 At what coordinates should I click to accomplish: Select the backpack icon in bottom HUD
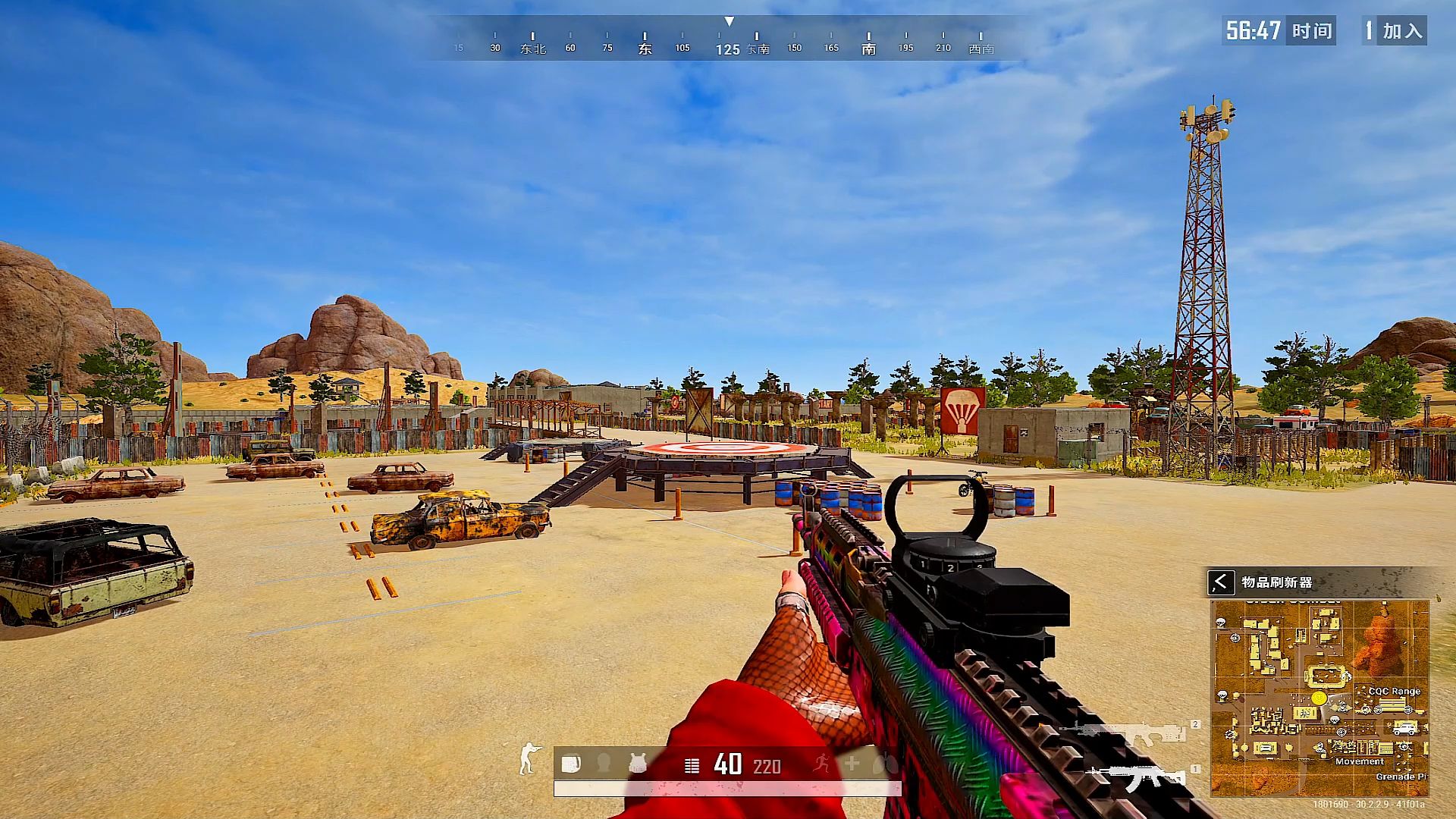click(572, 763)
